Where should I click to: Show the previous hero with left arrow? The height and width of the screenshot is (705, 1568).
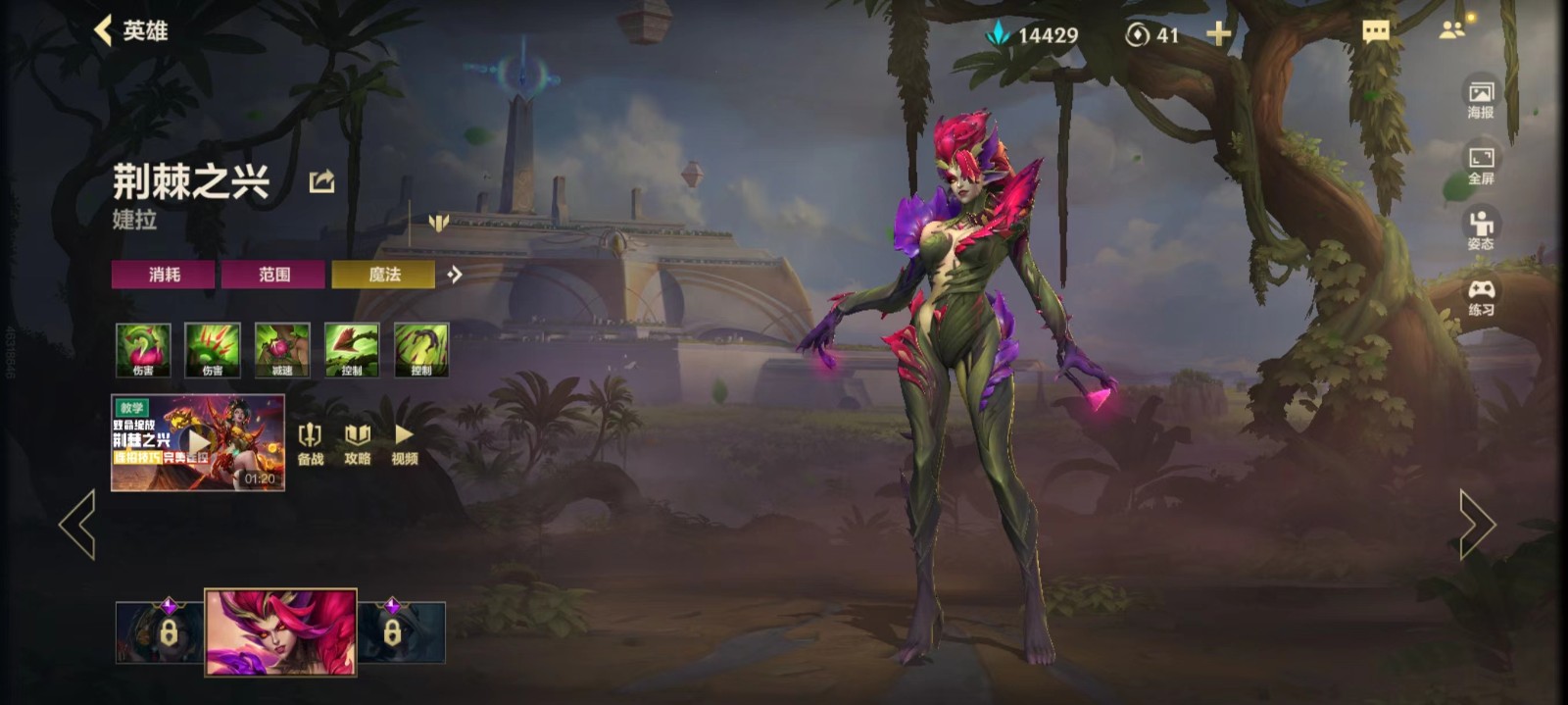click(77, 525)
